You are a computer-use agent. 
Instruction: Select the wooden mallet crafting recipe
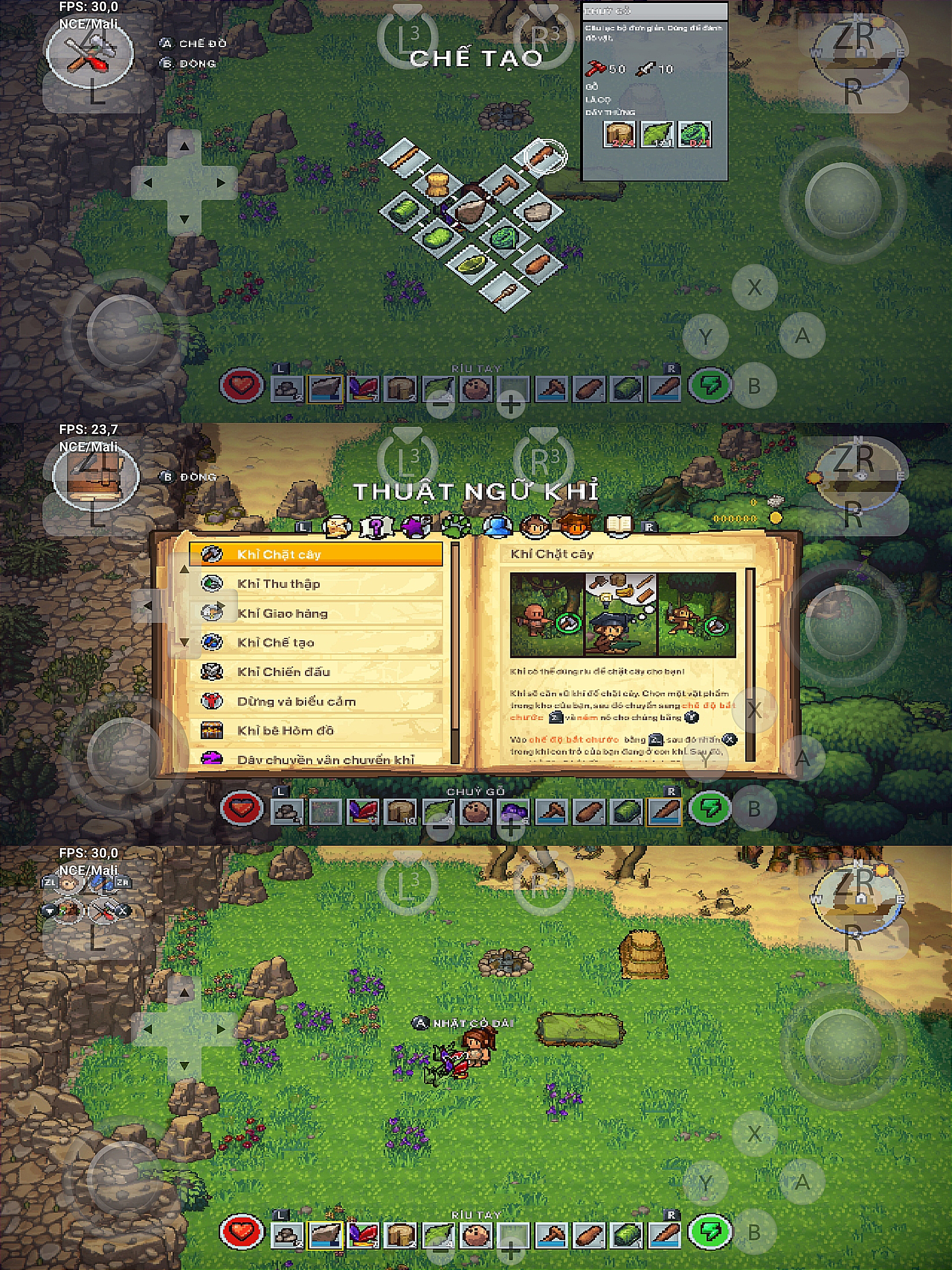[505, 185]
